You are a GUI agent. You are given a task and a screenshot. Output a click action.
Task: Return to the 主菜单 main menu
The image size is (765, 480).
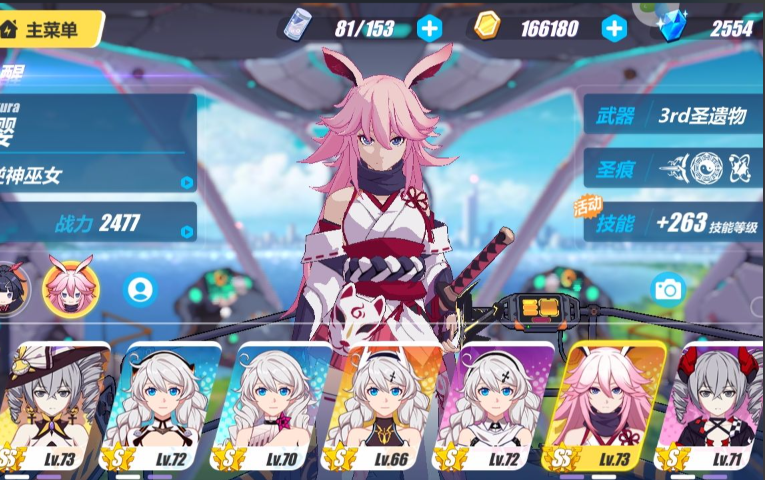(50, 29)
